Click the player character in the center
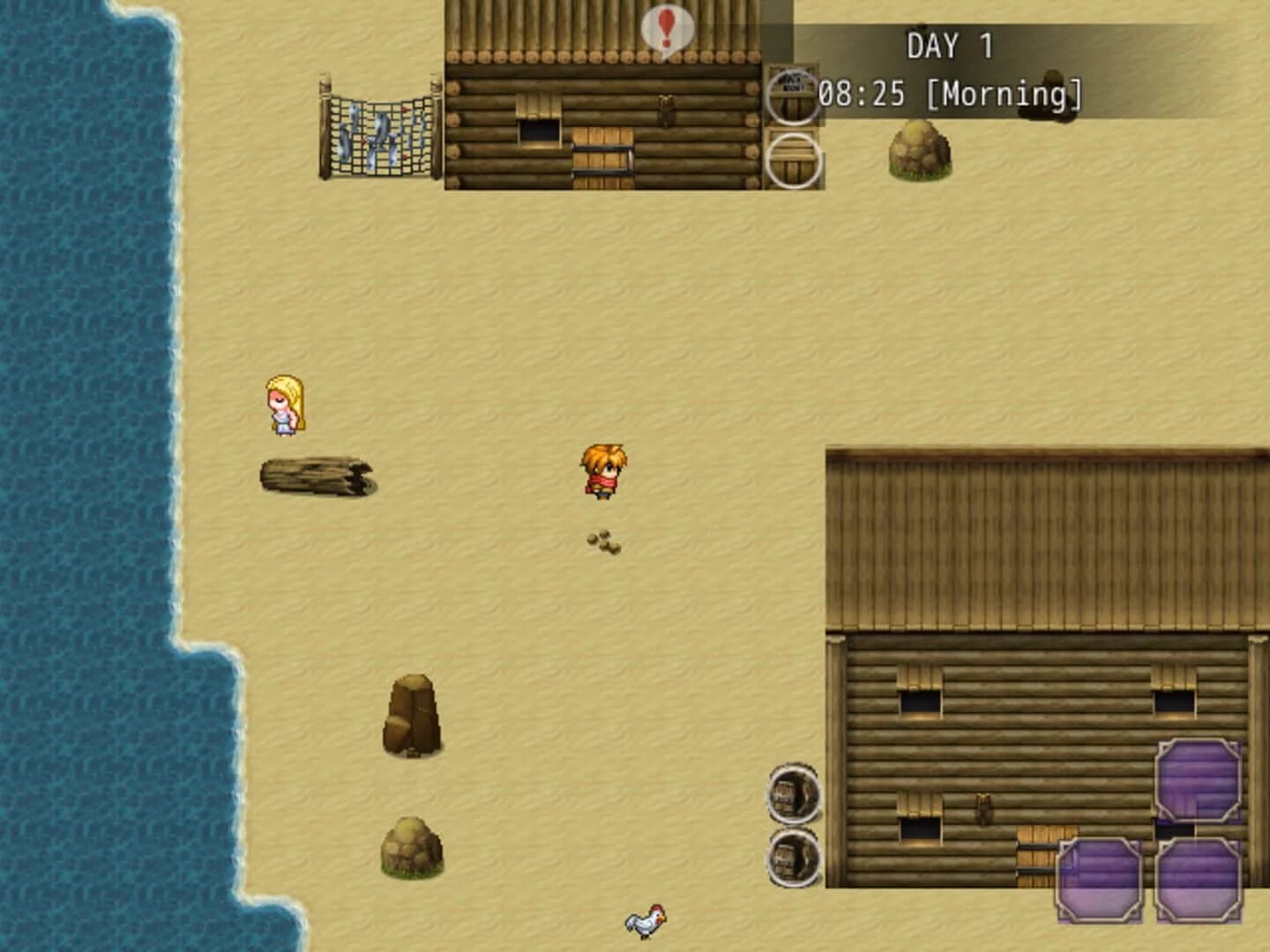The height and width of the screenshot is (952, 1270). (x=602, y=473)
